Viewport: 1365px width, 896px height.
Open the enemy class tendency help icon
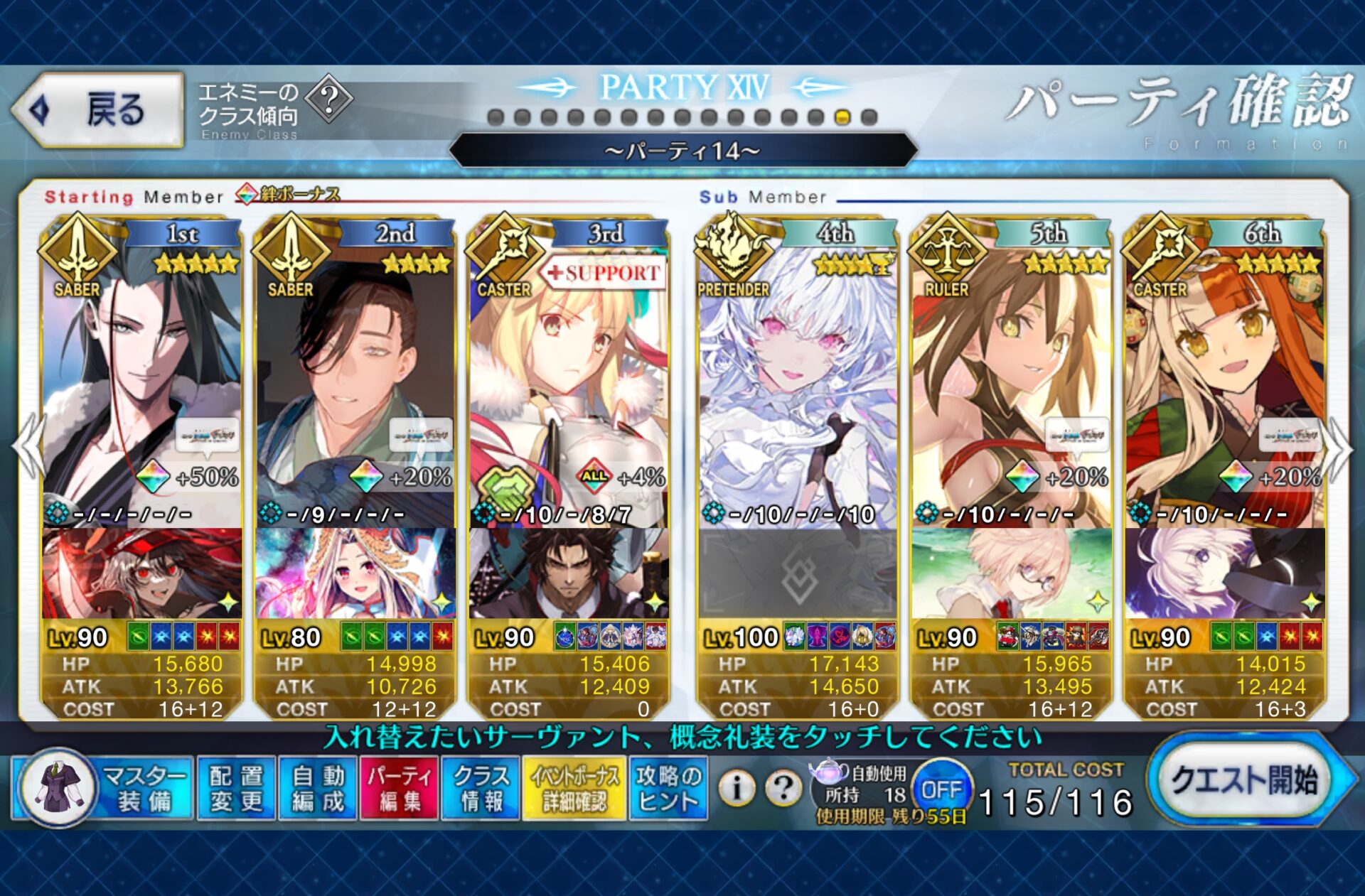[329, 100]
